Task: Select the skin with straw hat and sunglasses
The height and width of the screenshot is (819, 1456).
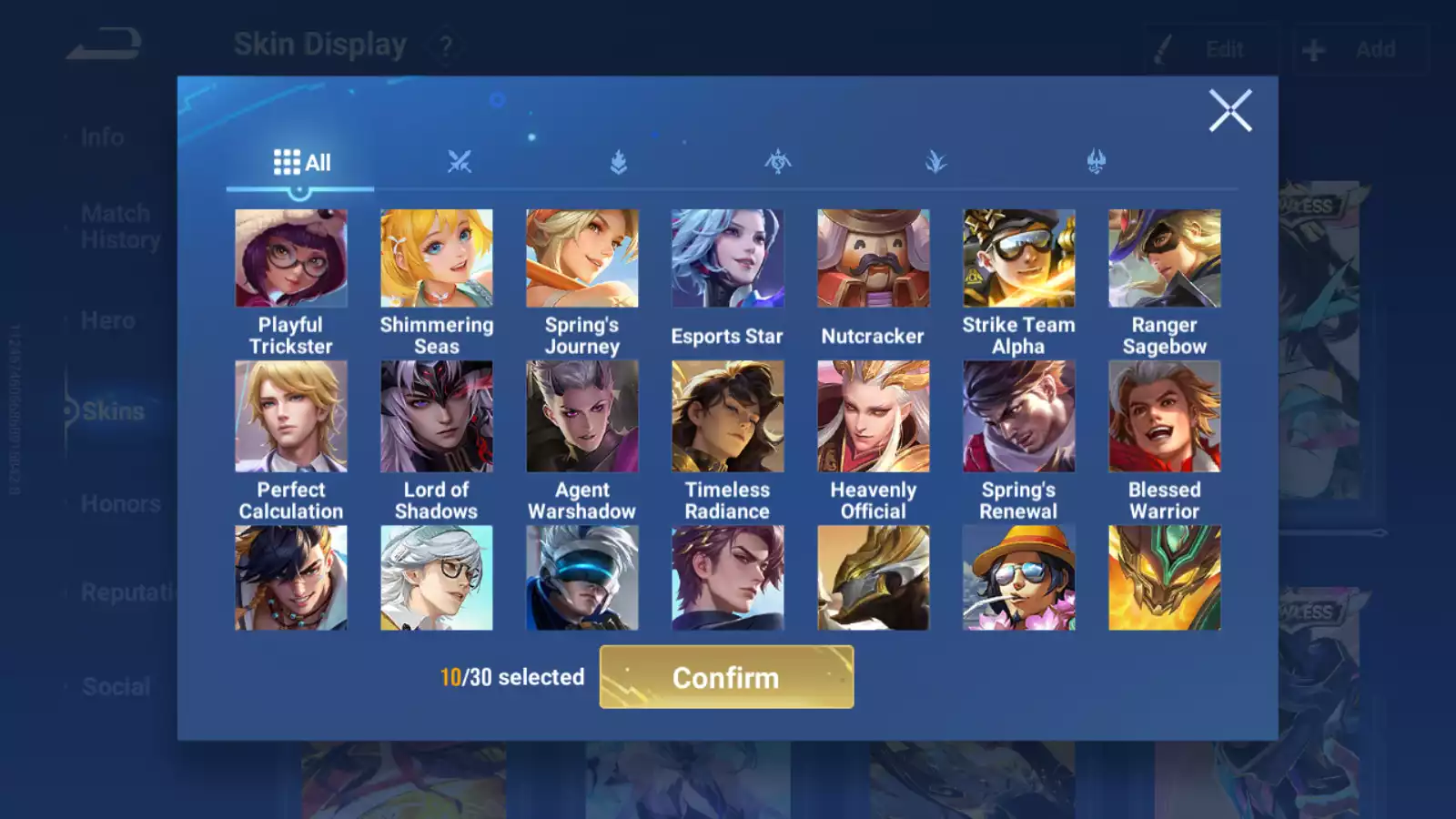Action: (1019, 578)
